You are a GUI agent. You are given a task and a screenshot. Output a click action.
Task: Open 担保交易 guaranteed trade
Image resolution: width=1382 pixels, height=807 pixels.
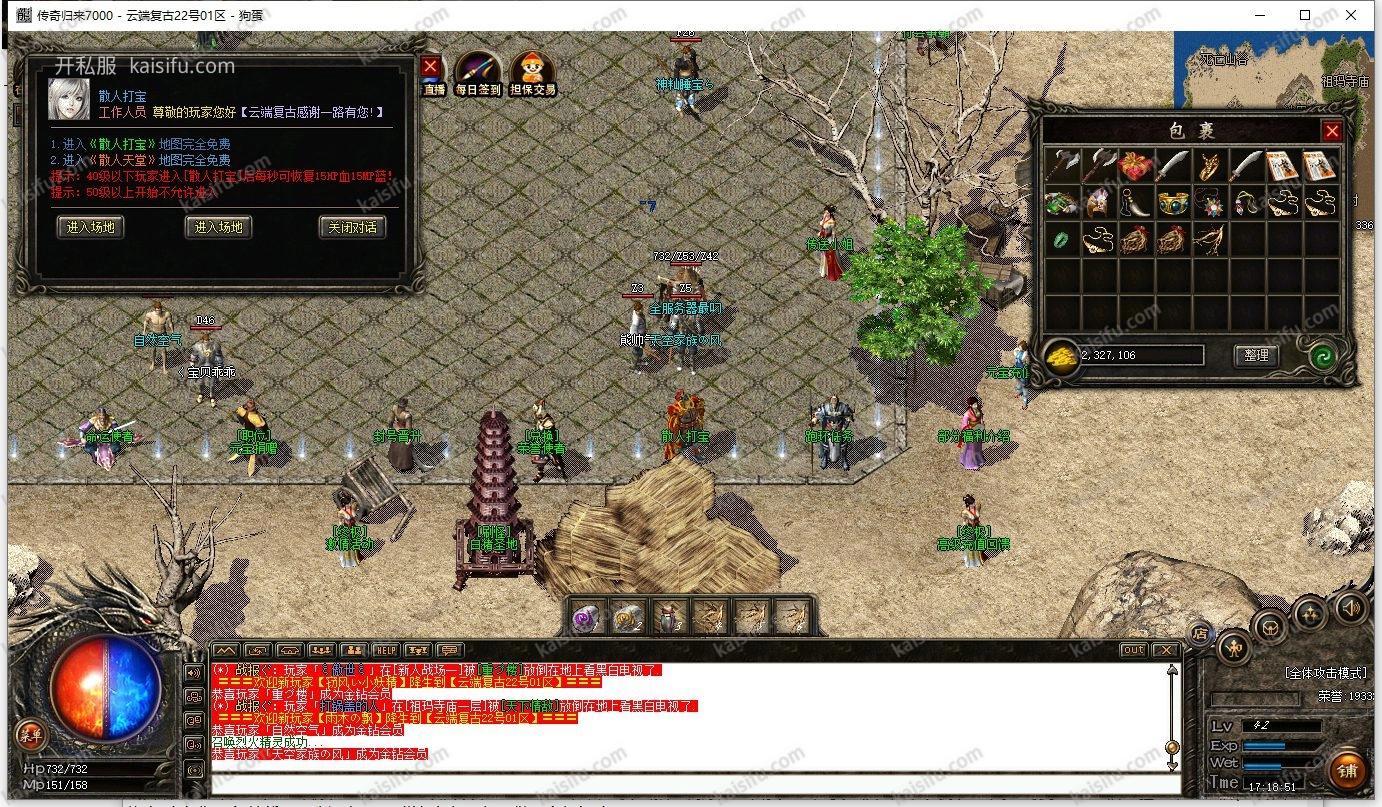tap(532, 74)
